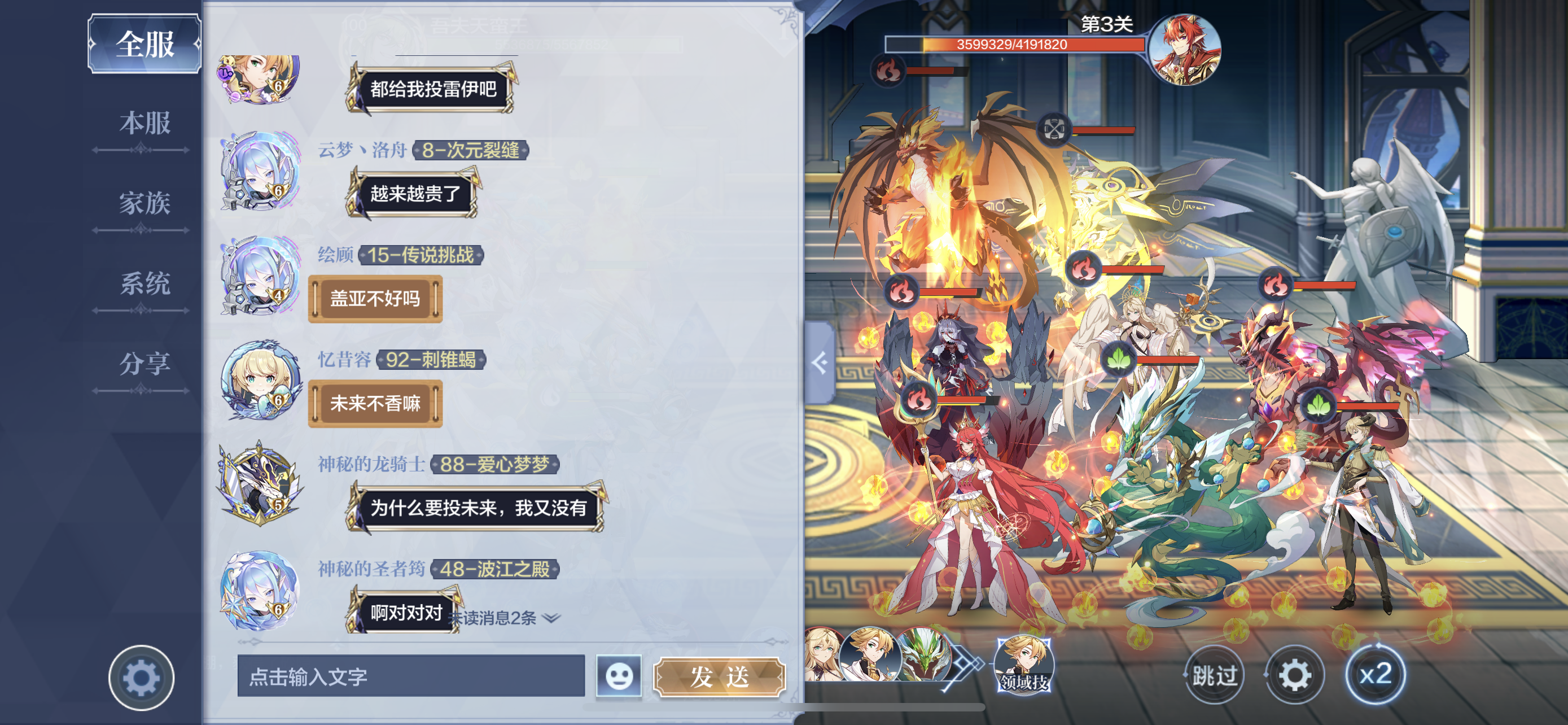
Task: Skip the battle with 跳过
Action: (1214, 675)
